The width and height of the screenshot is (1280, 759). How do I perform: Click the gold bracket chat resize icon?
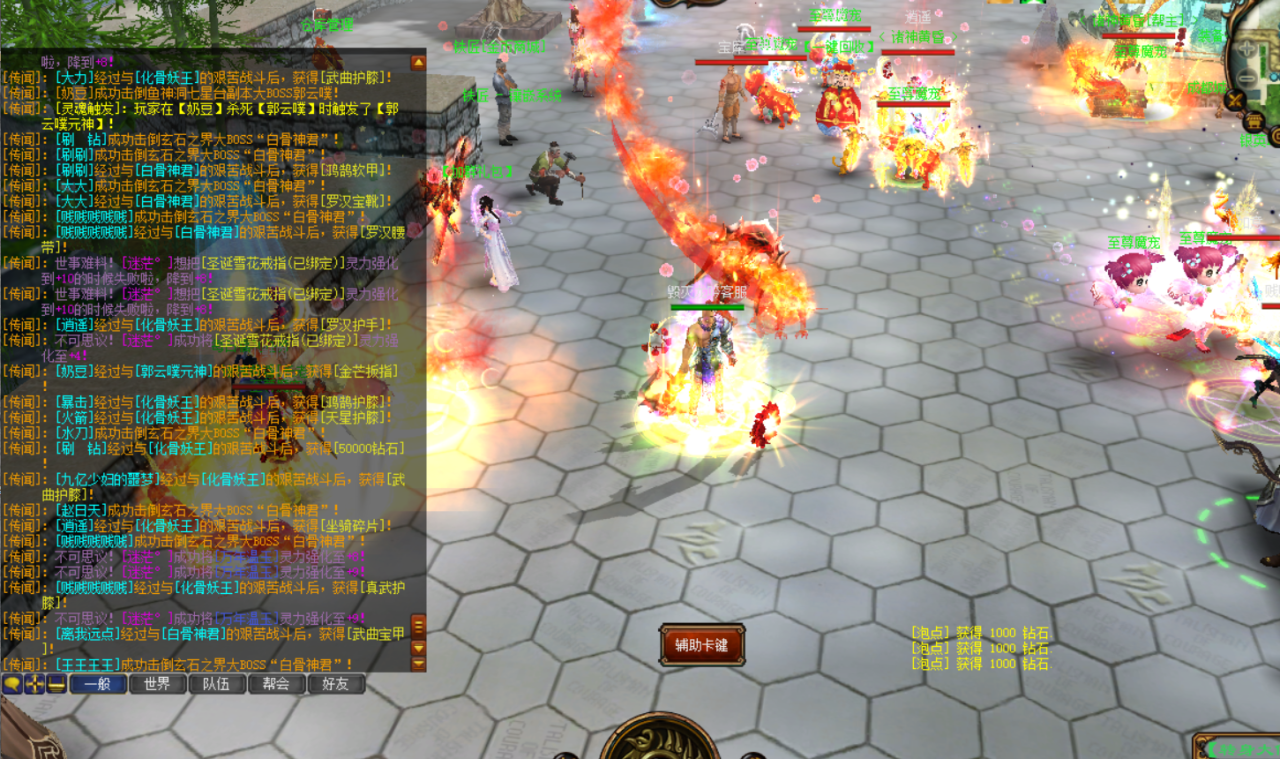coord(56,684)
